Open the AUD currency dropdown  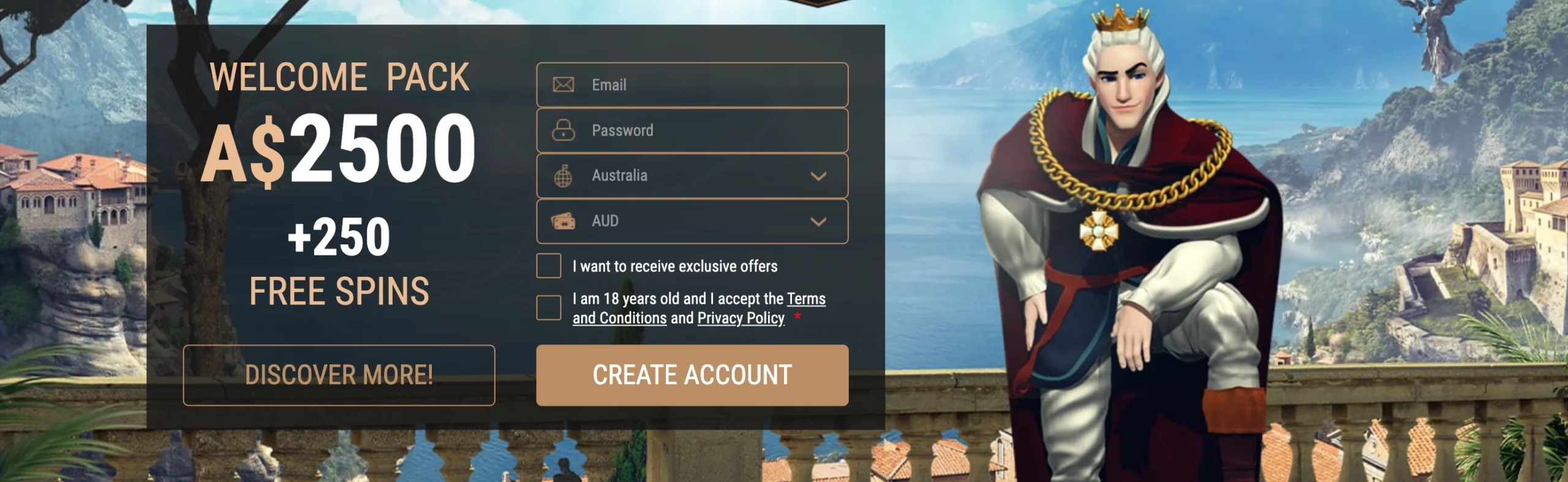coord(692,221)
